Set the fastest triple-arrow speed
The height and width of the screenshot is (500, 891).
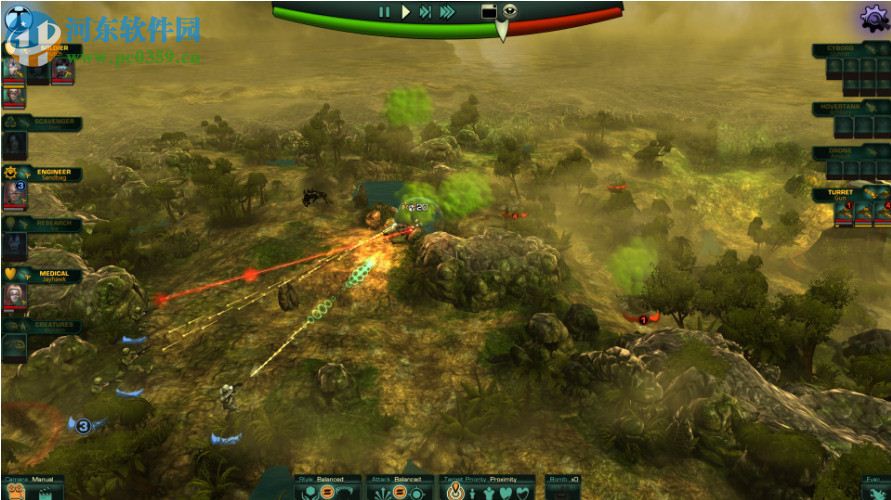click(447, 12)
